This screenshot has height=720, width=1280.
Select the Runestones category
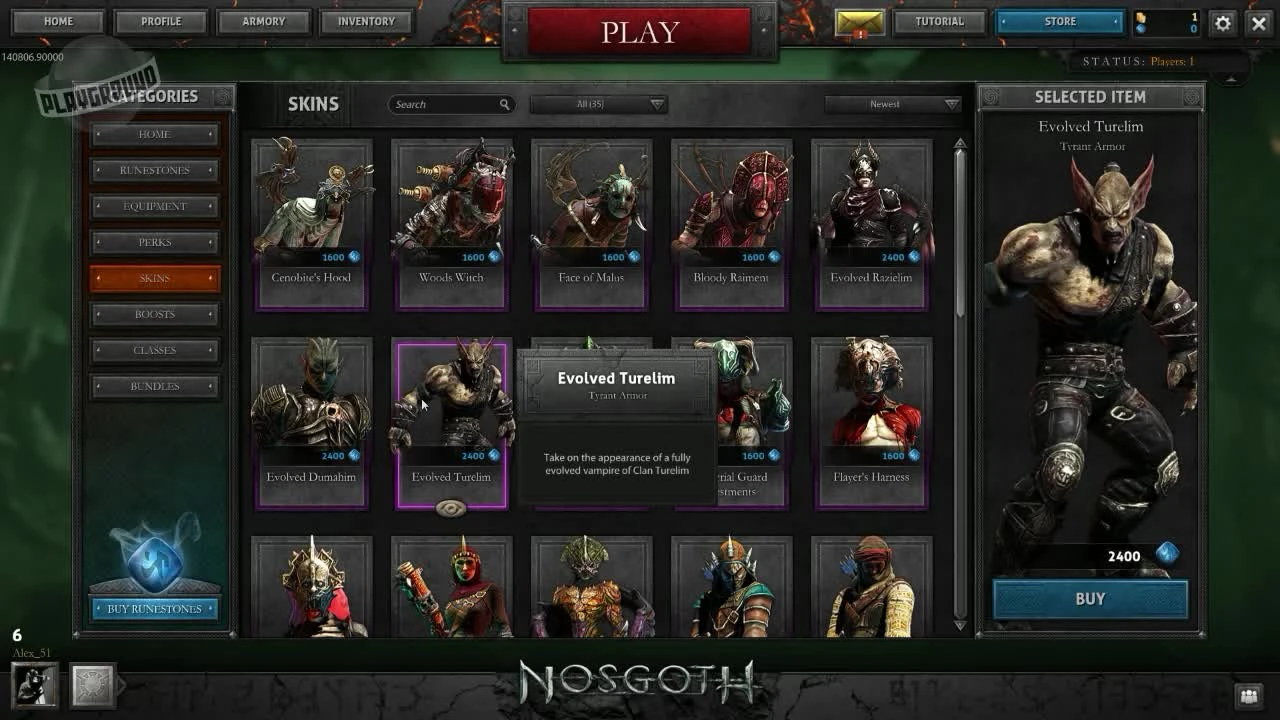[x=155, y=170]
